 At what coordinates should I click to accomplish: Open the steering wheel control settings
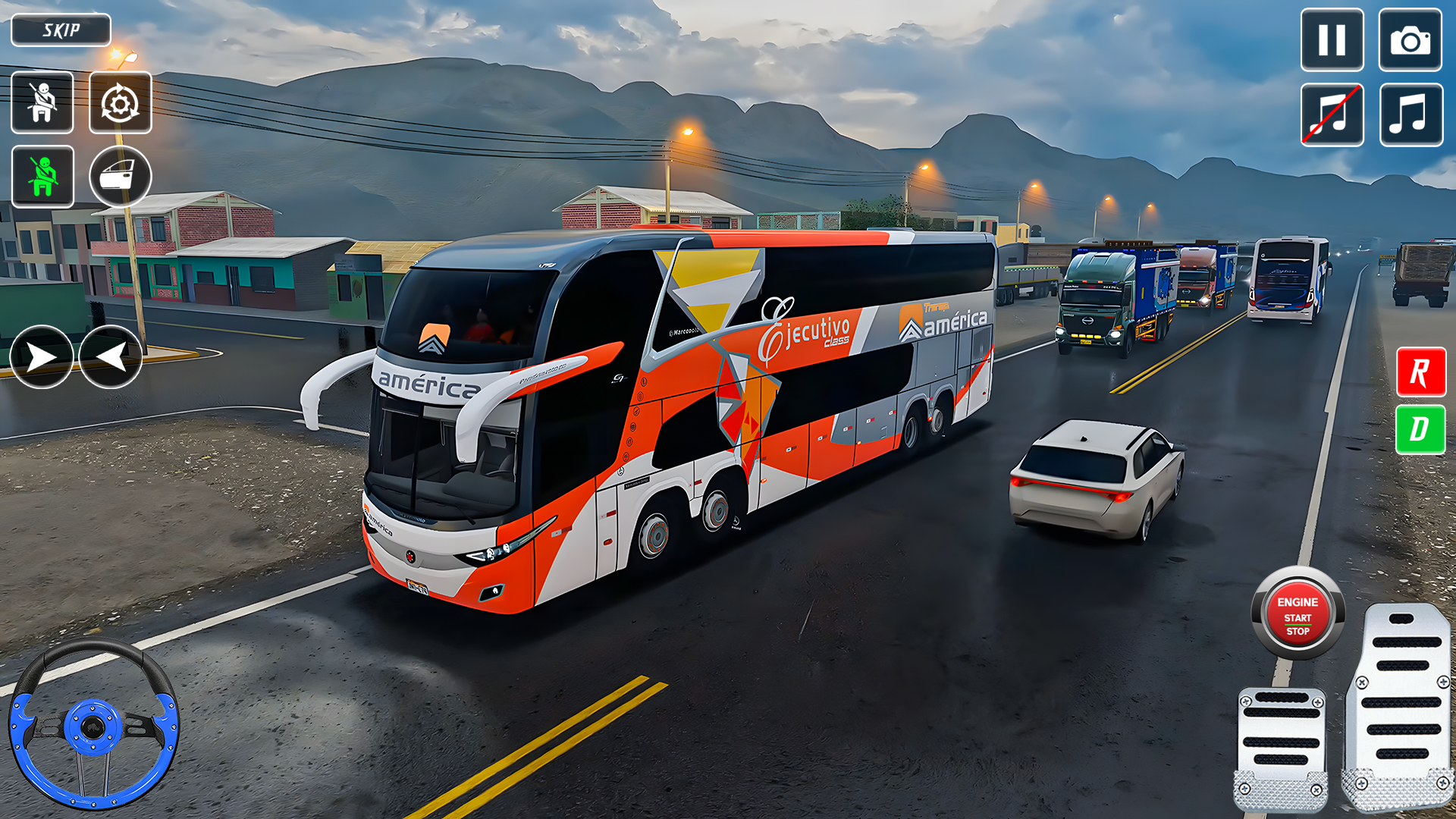click(120, 103)
